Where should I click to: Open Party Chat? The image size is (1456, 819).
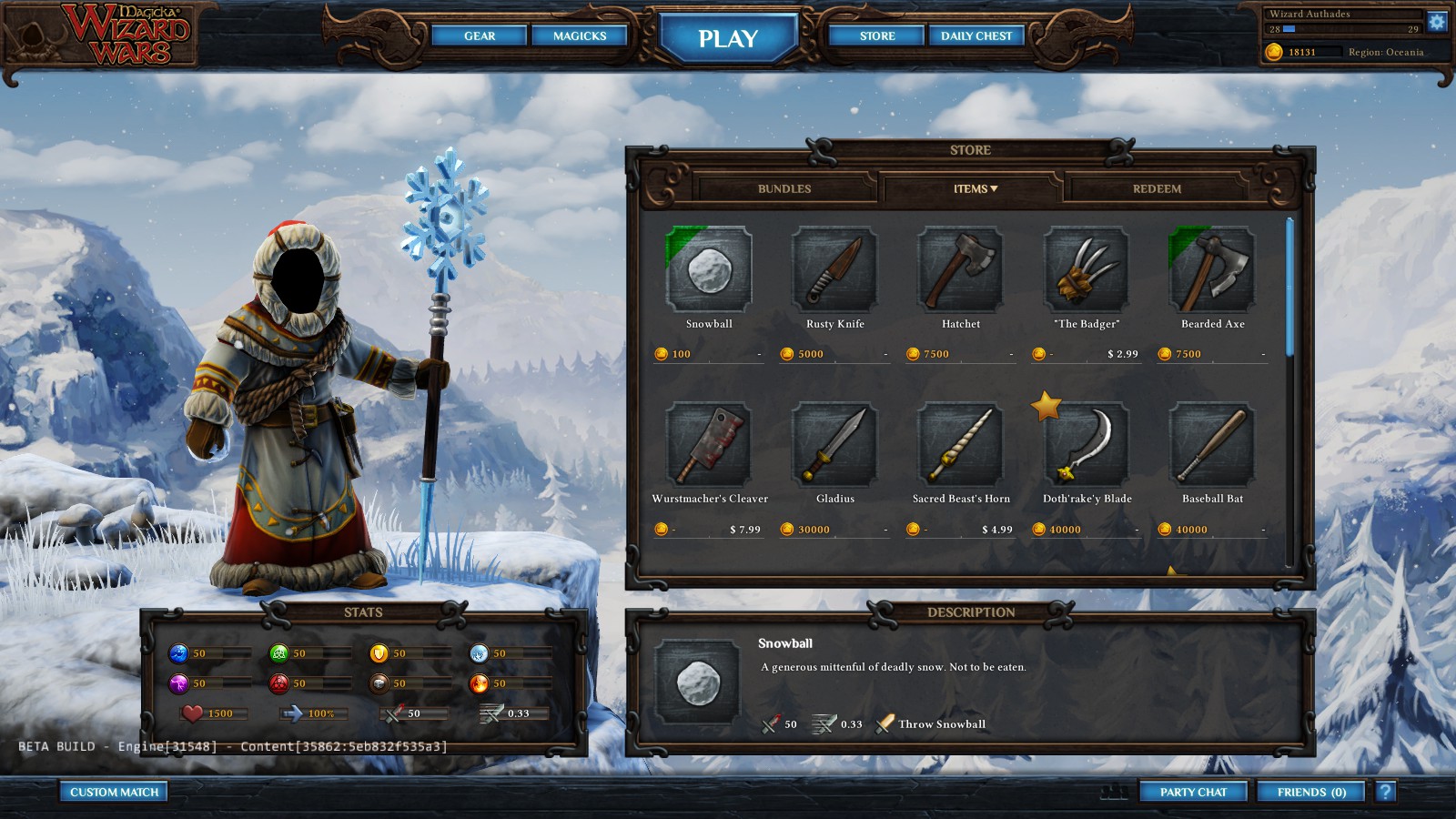(1193, 792)
